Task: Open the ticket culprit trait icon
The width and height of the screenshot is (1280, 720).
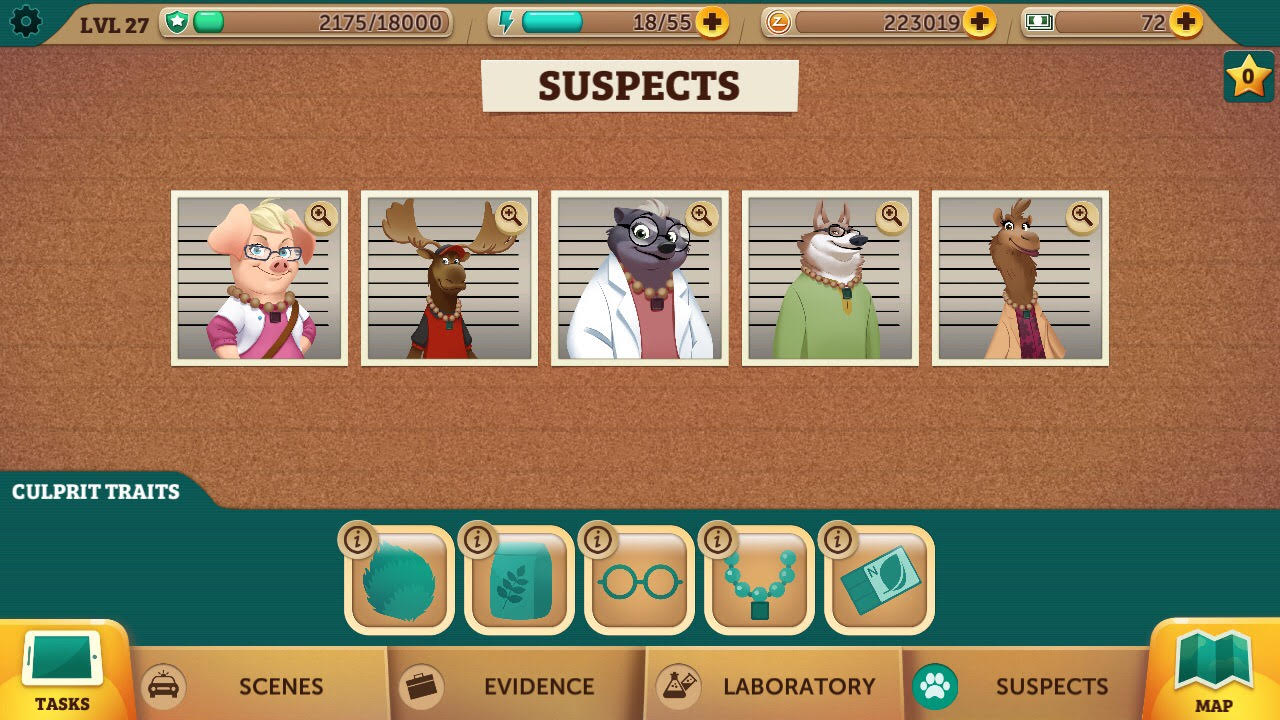Action: point(878,580)
